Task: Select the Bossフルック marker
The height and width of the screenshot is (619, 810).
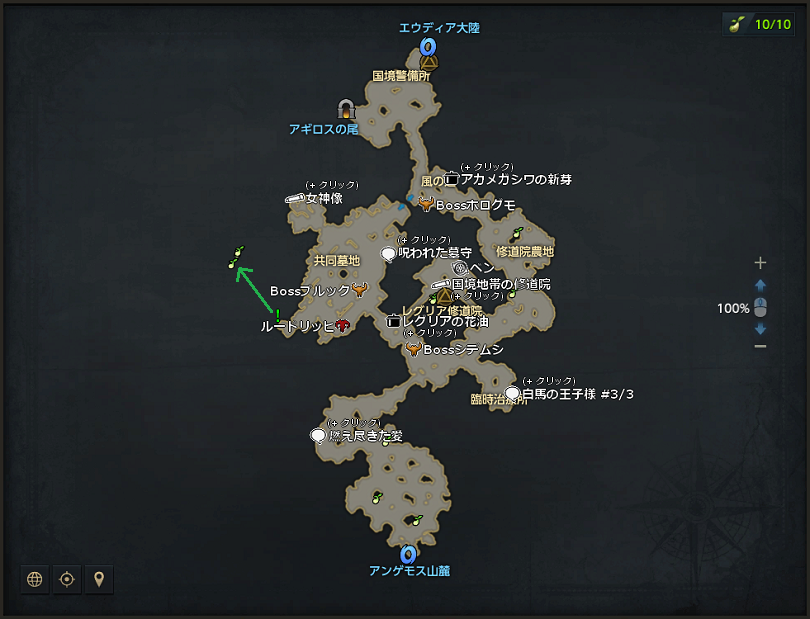Action: (360, 291)
